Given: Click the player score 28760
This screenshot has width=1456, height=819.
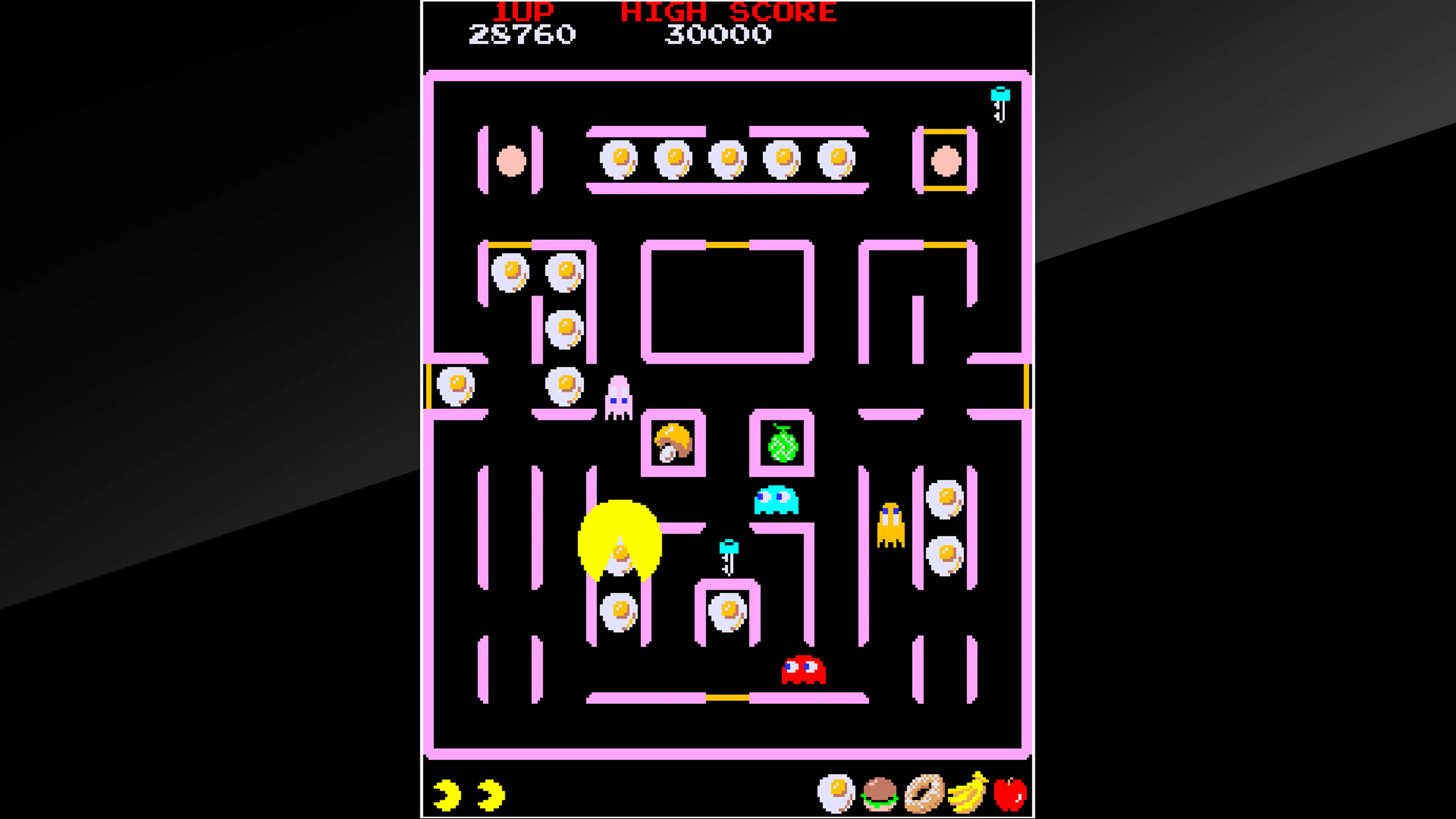Looking at the screenshot, I should 522,35.
